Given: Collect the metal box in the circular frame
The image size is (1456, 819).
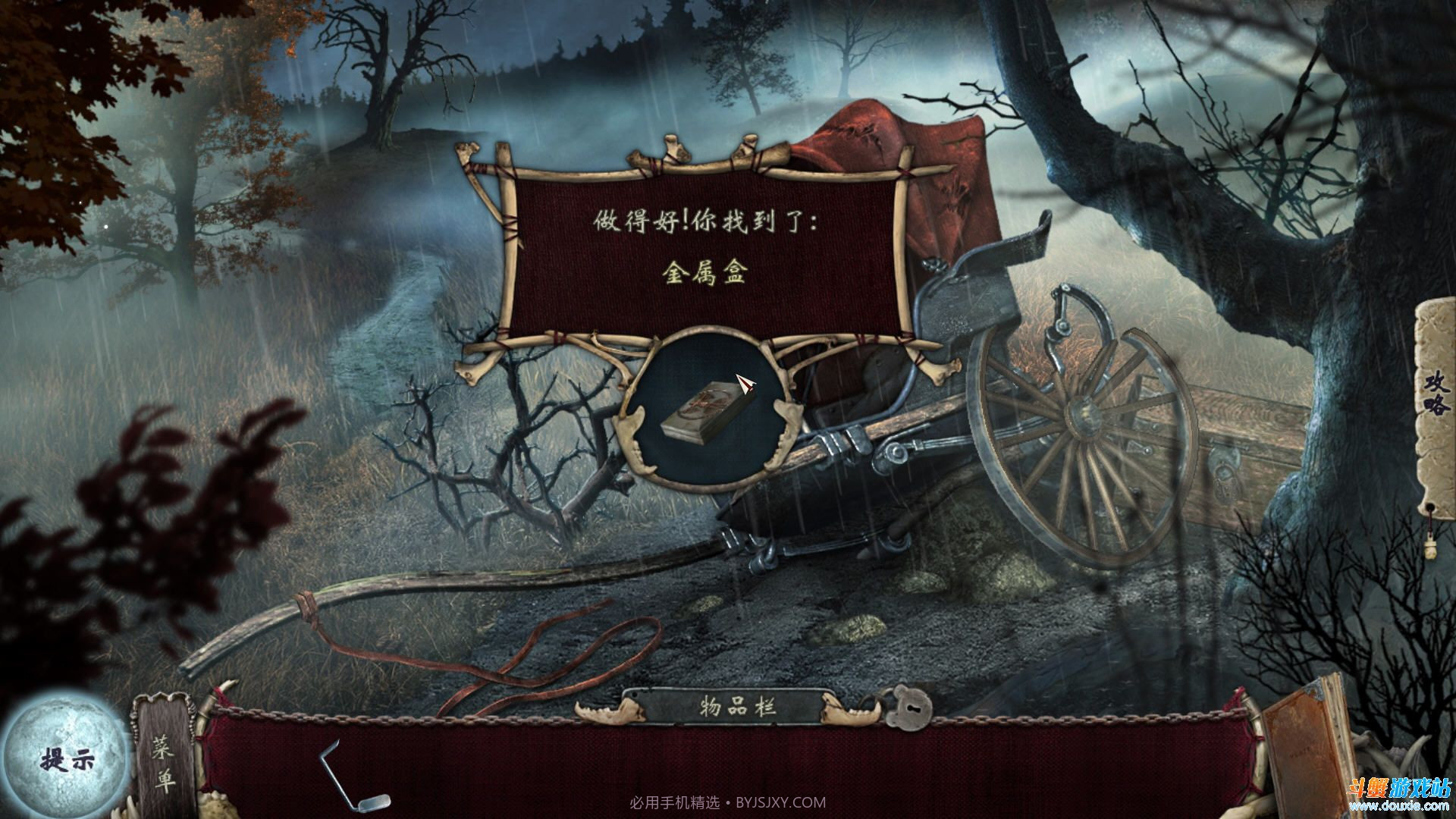Looking at the screenshot, I should (x=705, y=413).
